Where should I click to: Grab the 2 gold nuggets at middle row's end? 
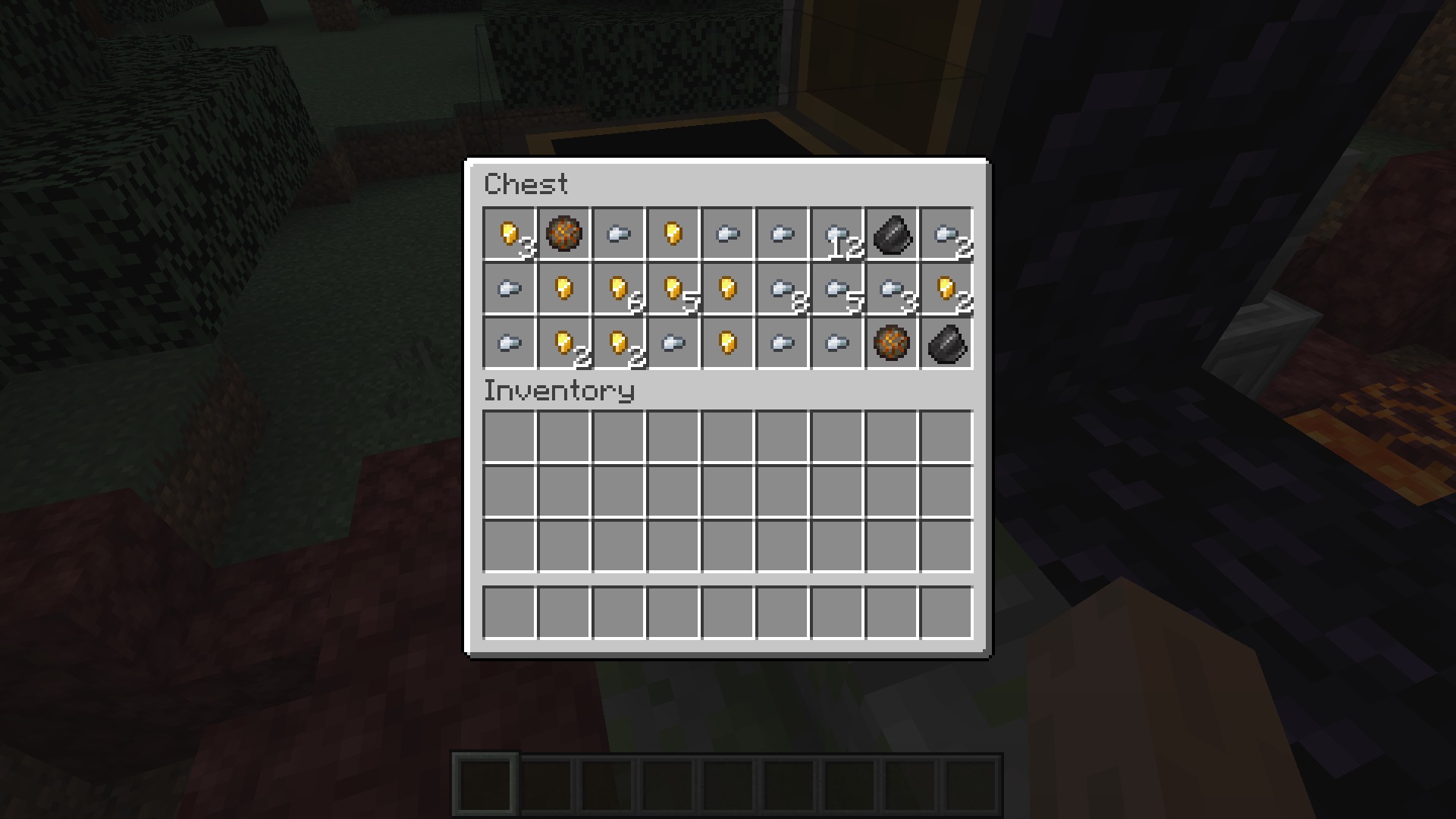pyautogui.click(x=946, y=289)
